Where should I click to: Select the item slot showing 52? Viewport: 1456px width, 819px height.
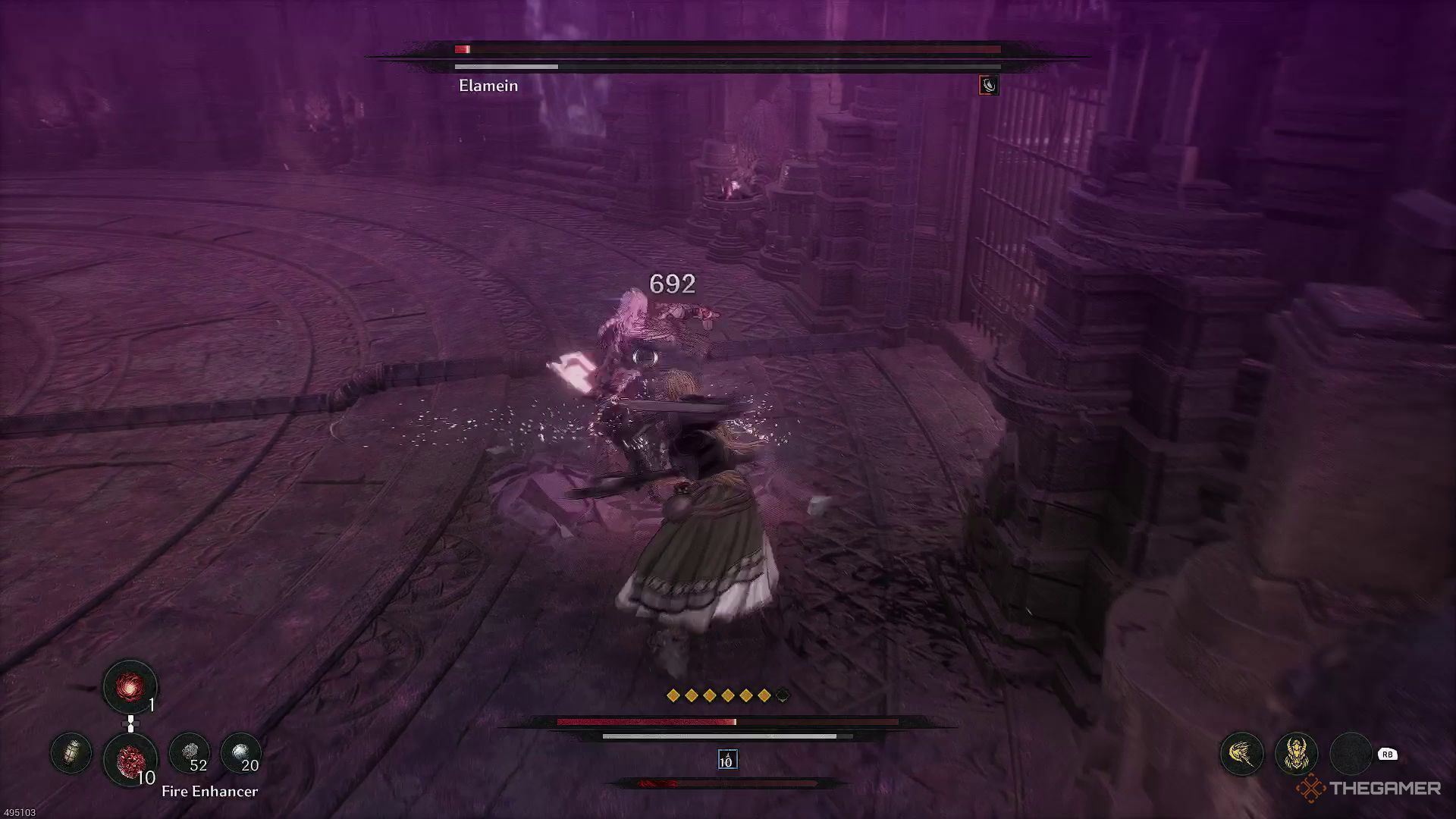(189, 753)
